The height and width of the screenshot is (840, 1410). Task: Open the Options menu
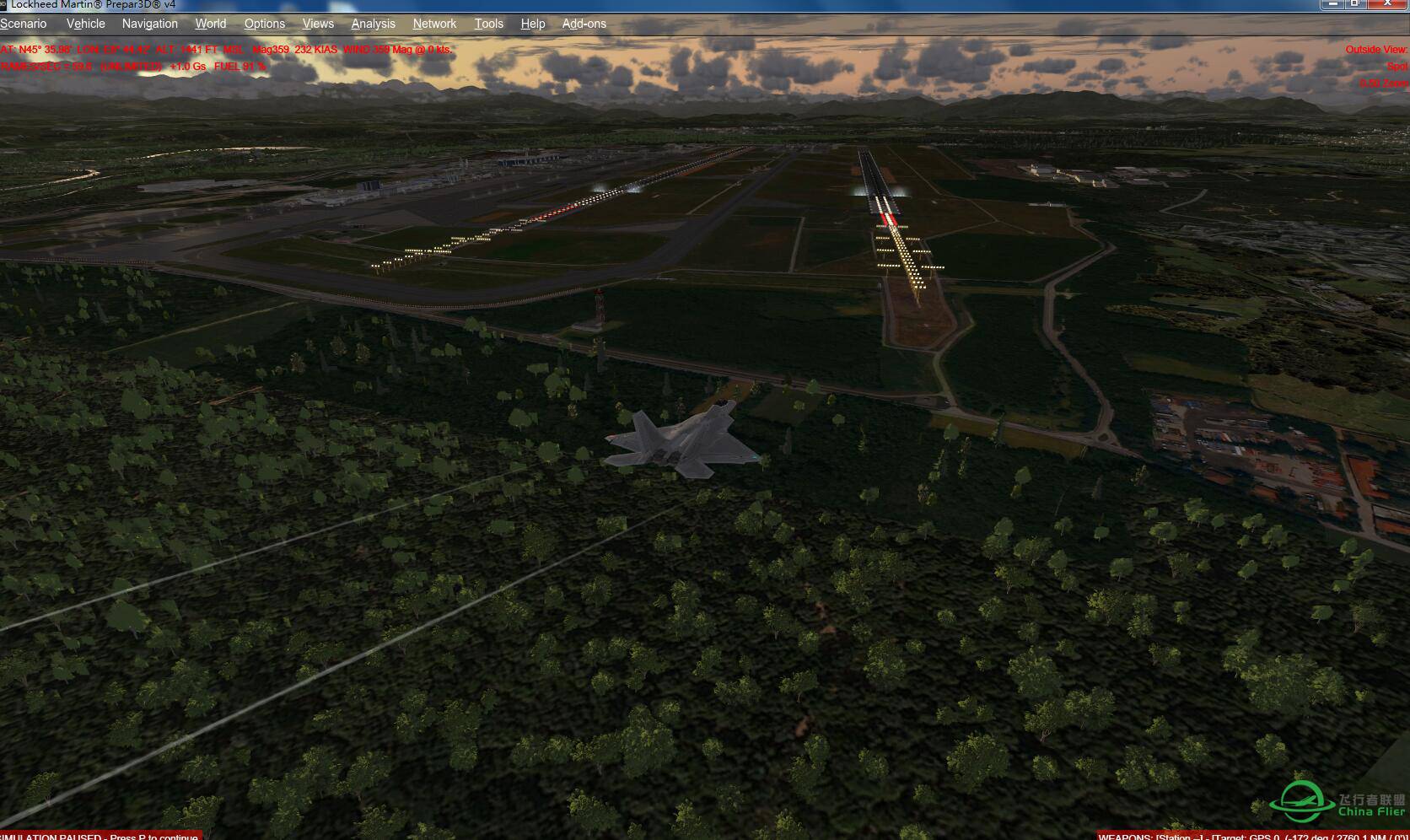[x=264, y=24]
